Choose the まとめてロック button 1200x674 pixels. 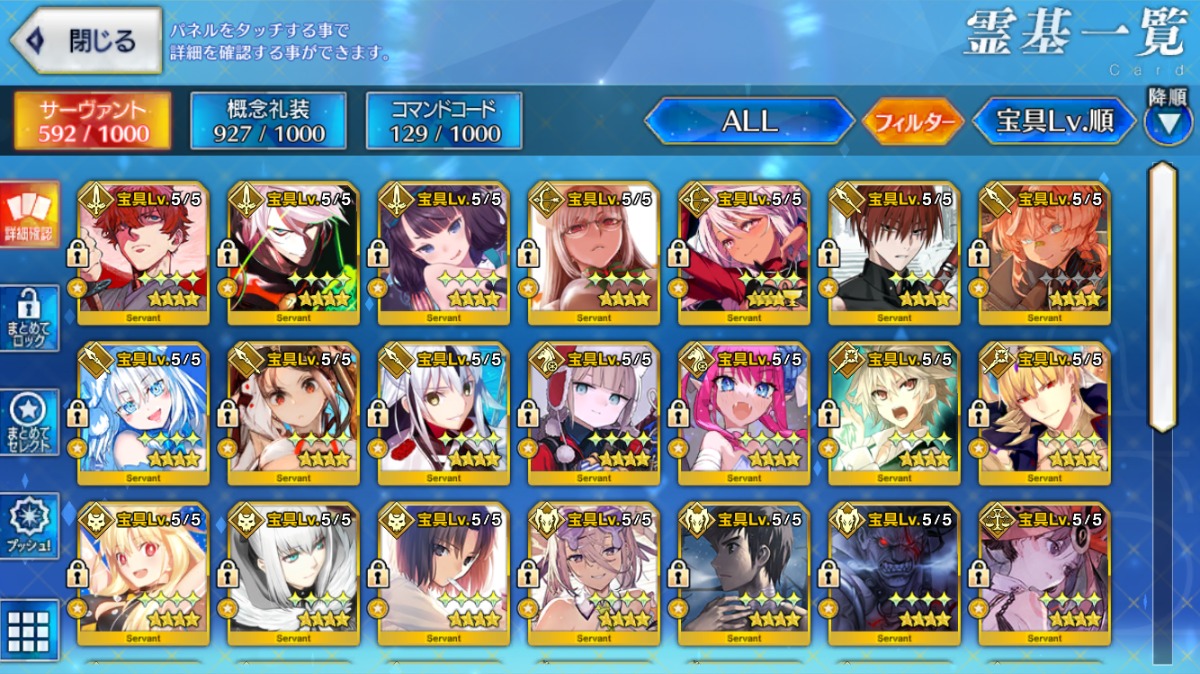[29, 319]
